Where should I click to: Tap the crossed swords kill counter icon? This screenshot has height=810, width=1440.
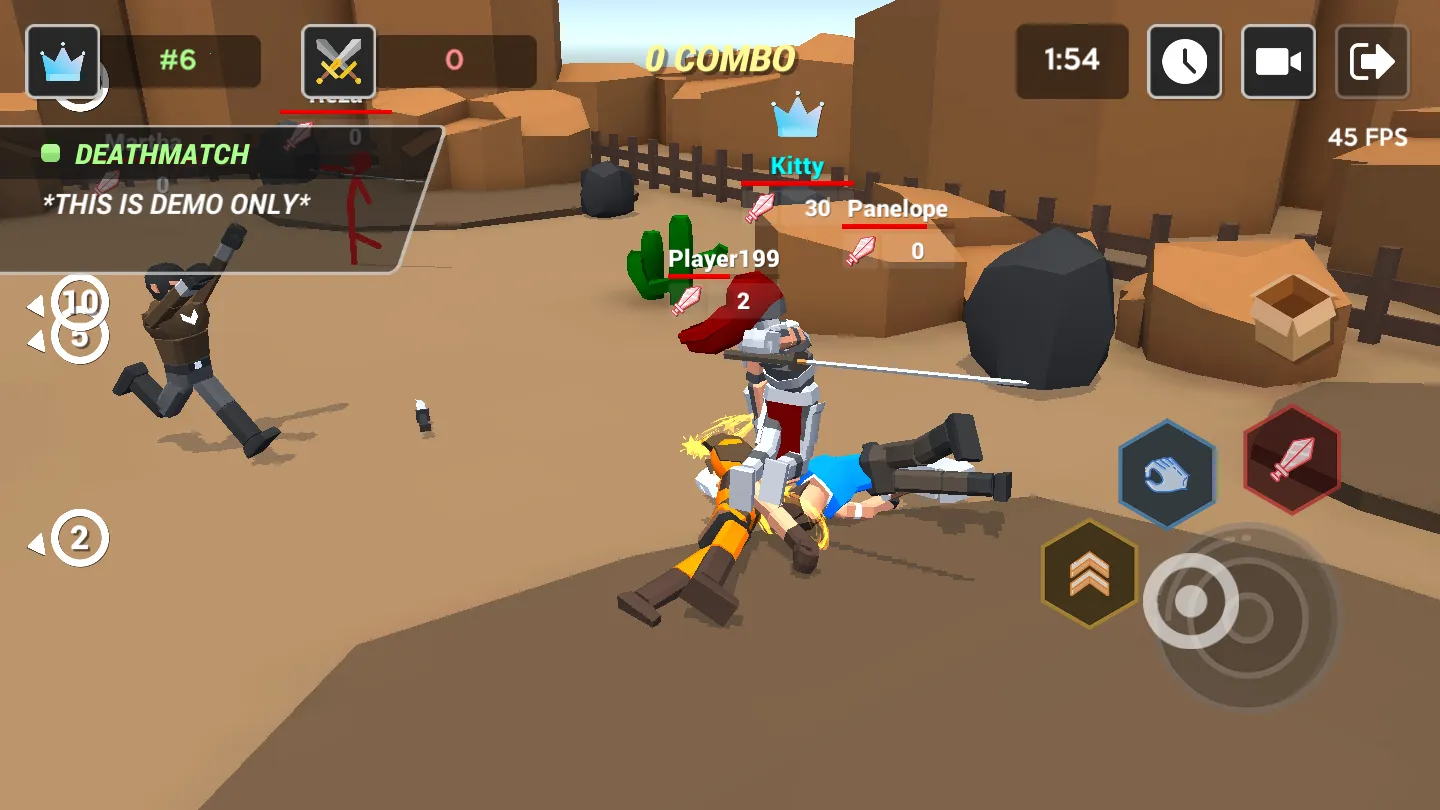[x=340, y=60]
